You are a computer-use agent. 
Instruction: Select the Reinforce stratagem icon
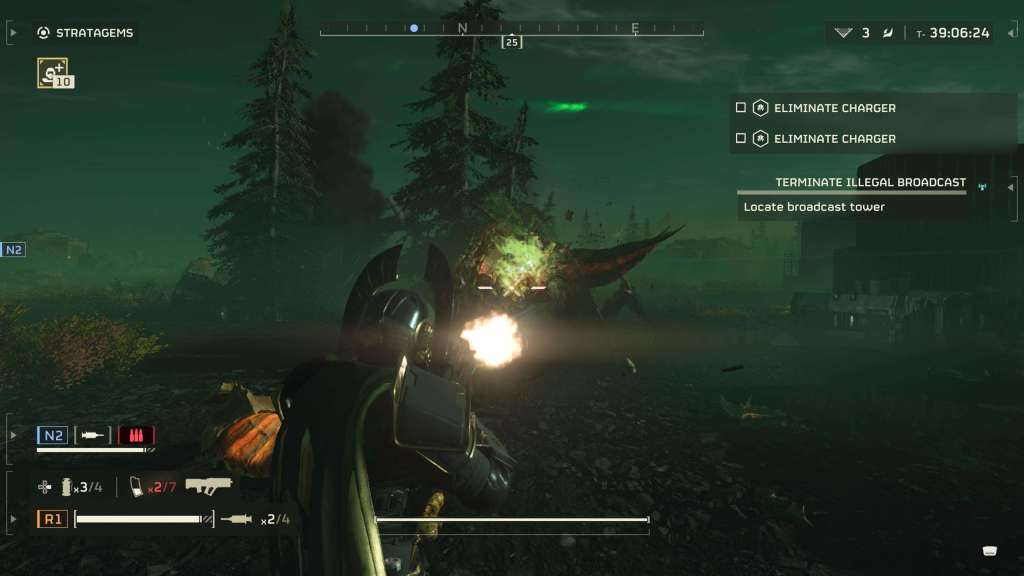click(x=52, y=72)
